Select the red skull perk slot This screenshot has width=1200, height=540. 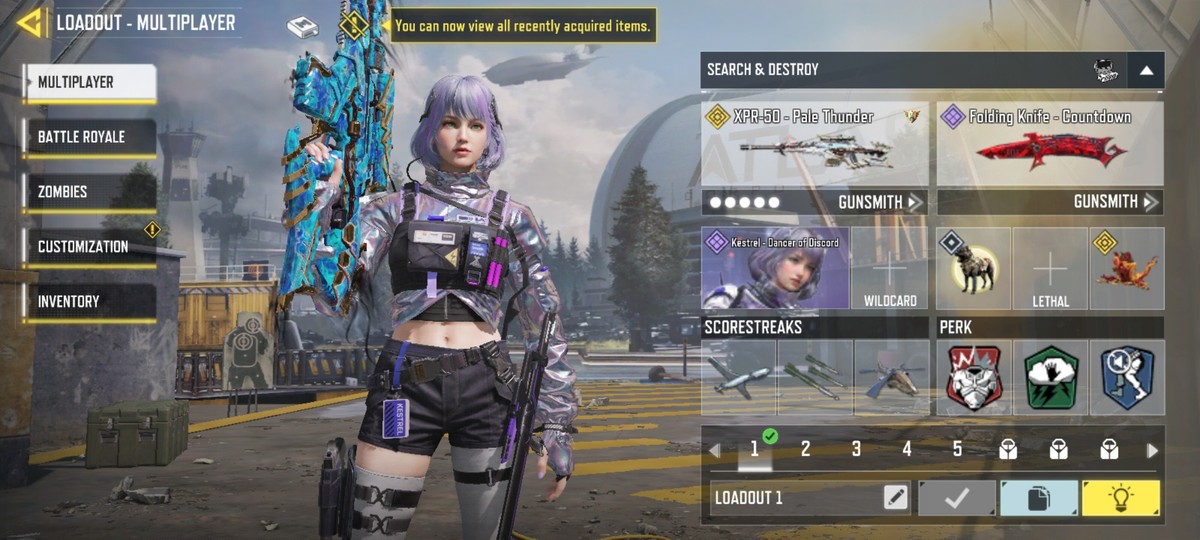point(974,378)
